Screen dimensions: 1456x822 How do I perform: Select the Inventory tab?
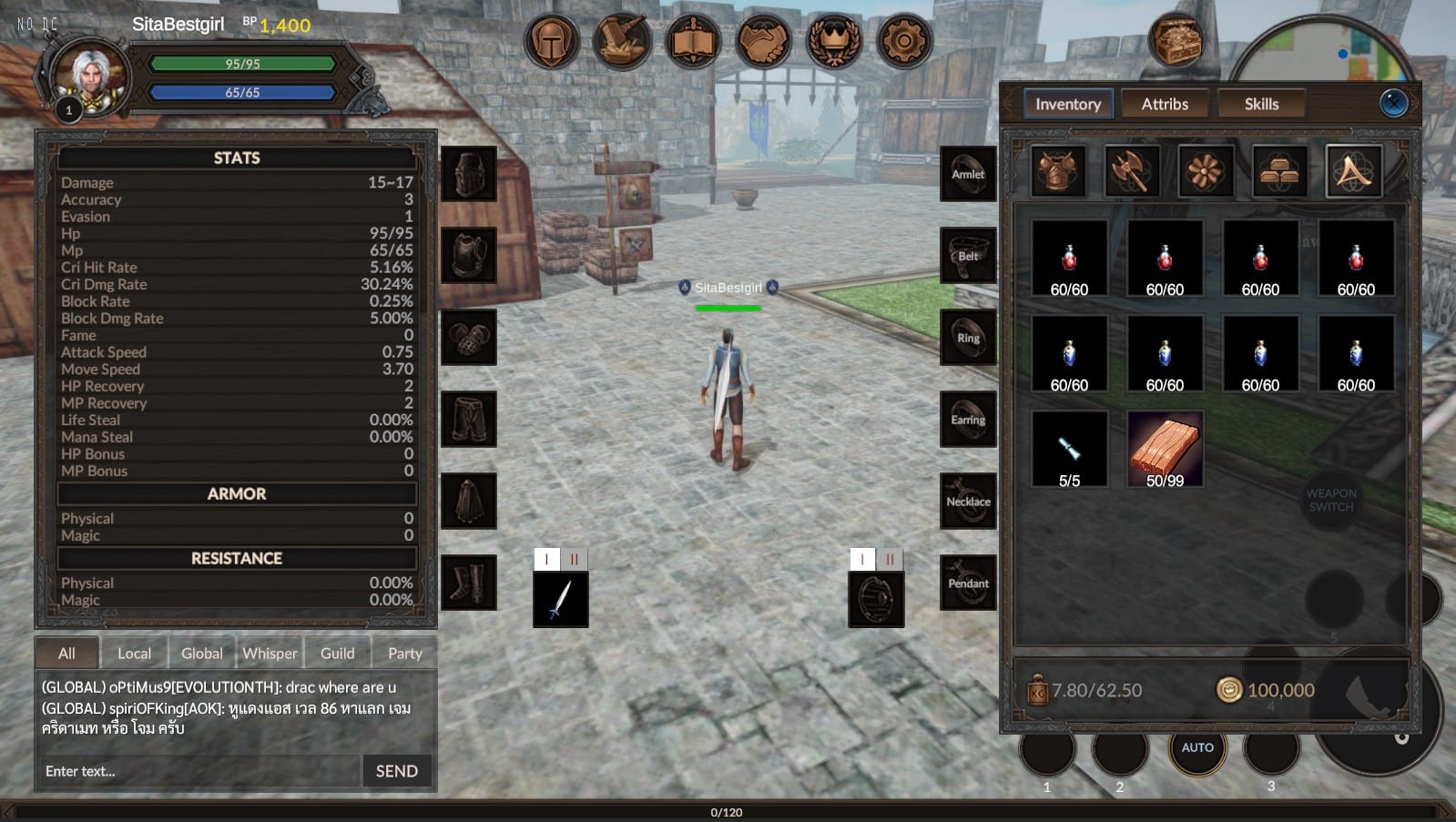point(1067,104)
